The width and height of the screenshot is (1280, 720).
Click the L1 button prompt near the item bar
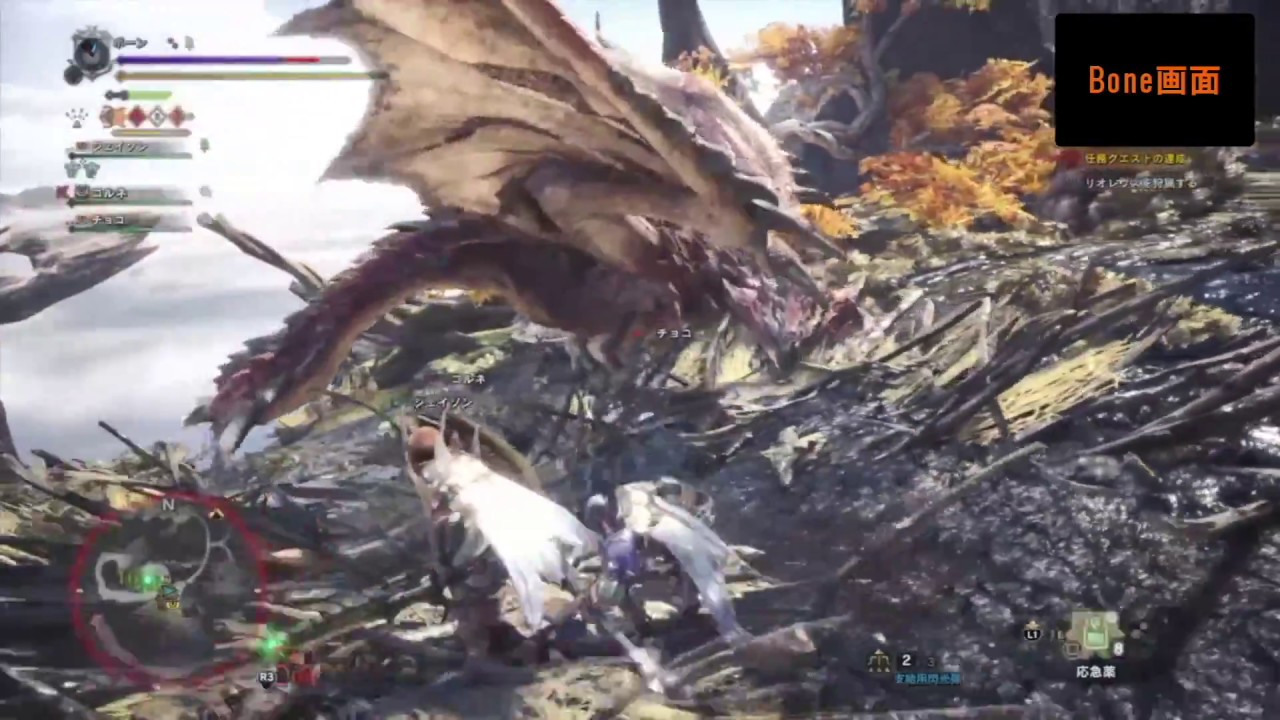[1032, 634]
